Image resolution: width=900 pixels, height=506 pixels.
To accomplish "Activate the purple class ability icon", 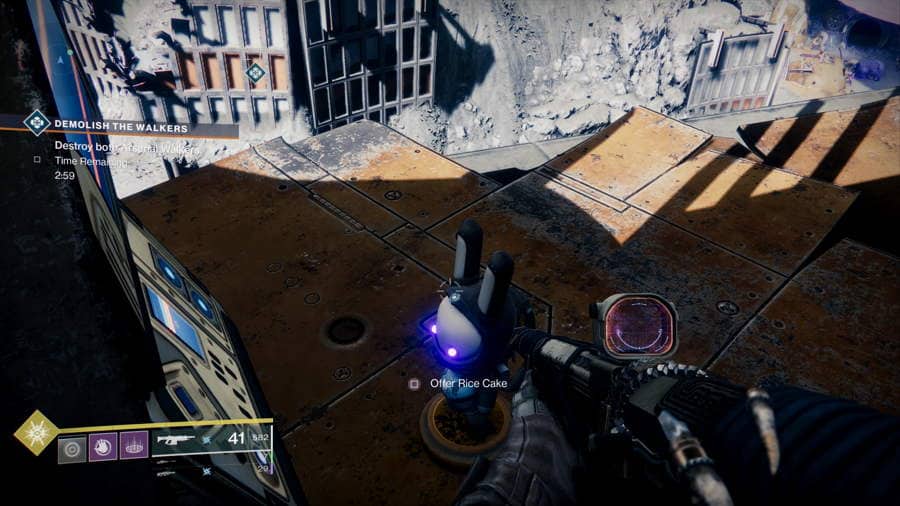I will (x=134, y=446).
